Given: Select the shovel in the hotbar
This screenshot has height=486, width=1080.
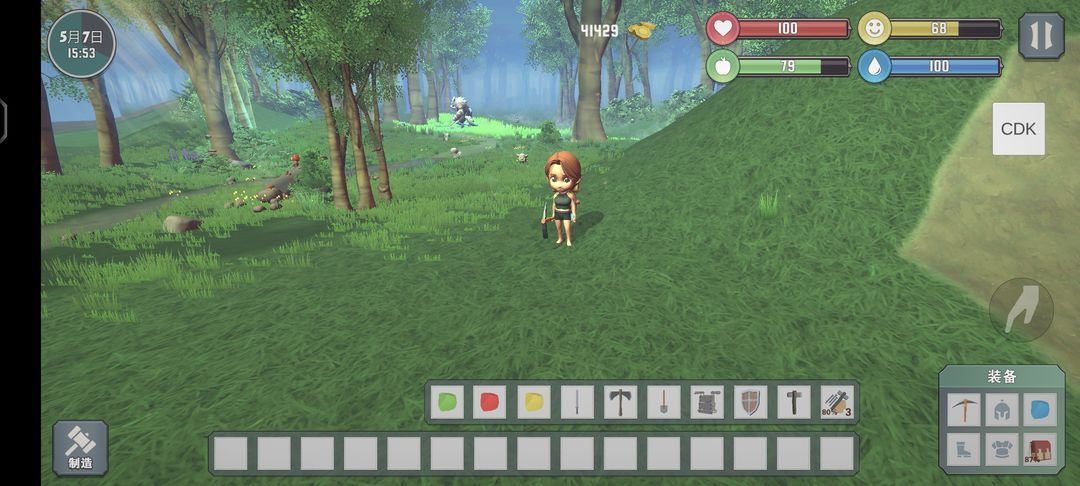Looking at the screenshot, I should click(663, 402).
